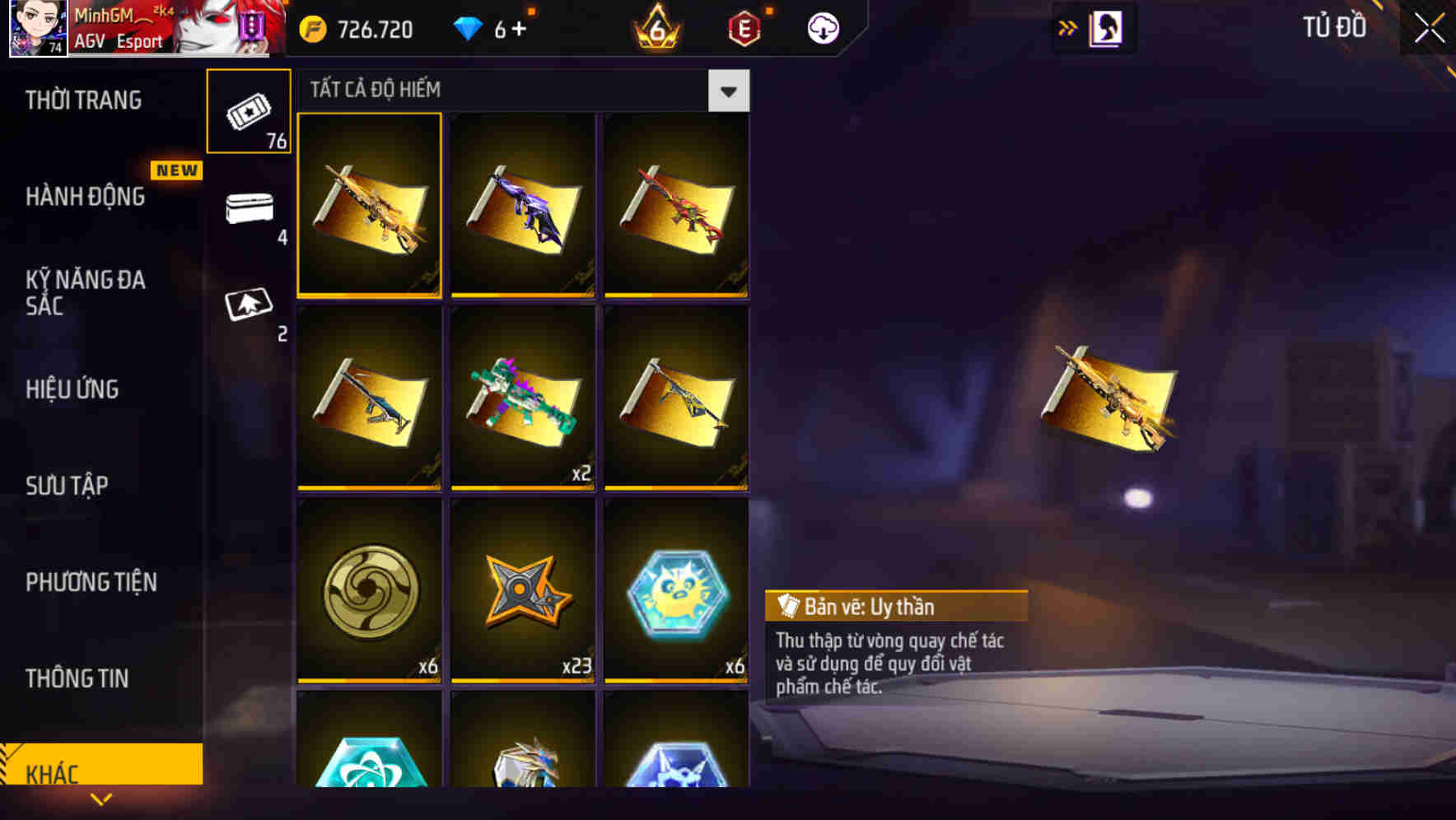
Task: Open the character preview icon near TỦ ĐỒ
Action: pyautogui.click(x=1108, y=26)
